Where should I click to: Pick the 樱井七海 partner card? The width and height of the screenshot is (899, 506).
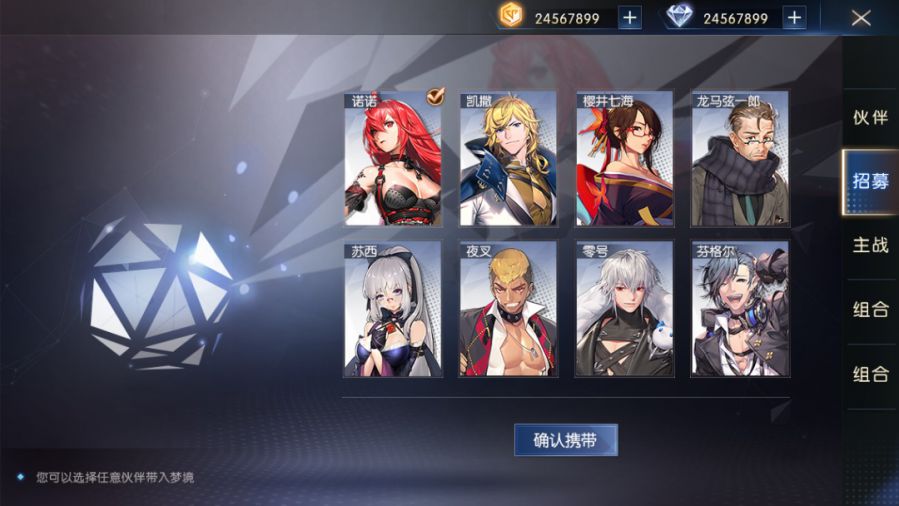(x=624, y=159)
